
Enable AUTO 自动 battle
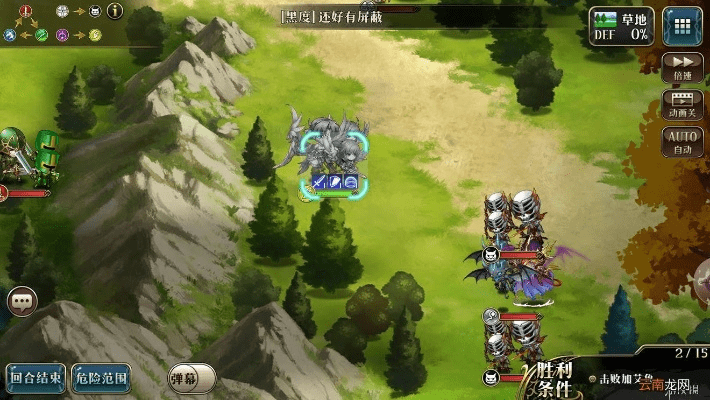[x=683, y=141]
